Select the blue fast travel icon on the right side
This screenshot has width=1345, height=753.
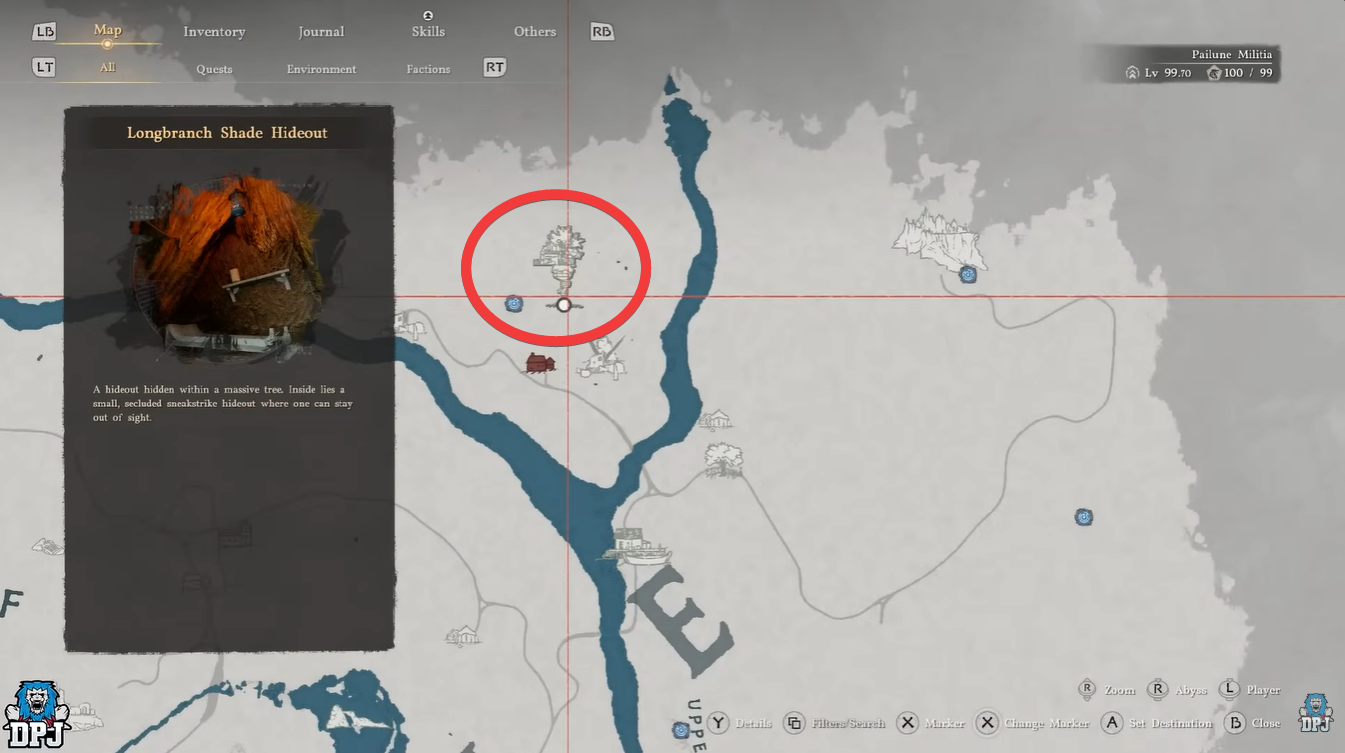click(x=1083, y=517)
